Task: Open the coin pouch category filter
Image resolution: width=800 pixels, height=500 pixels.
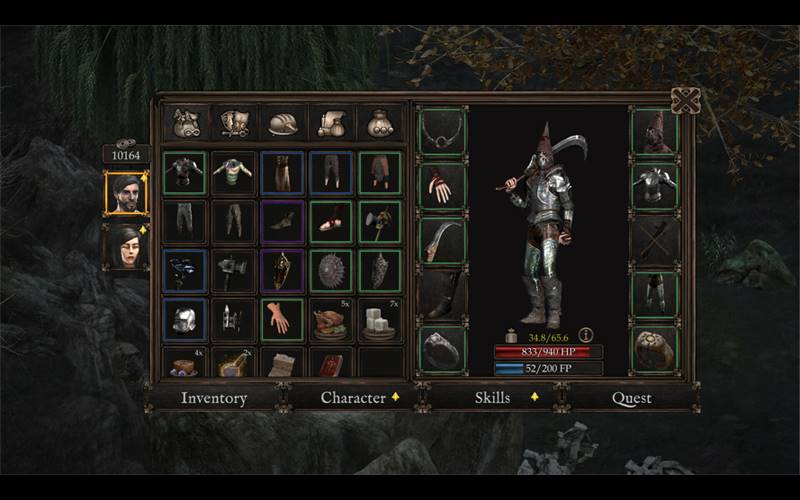Action: point(380,122)
